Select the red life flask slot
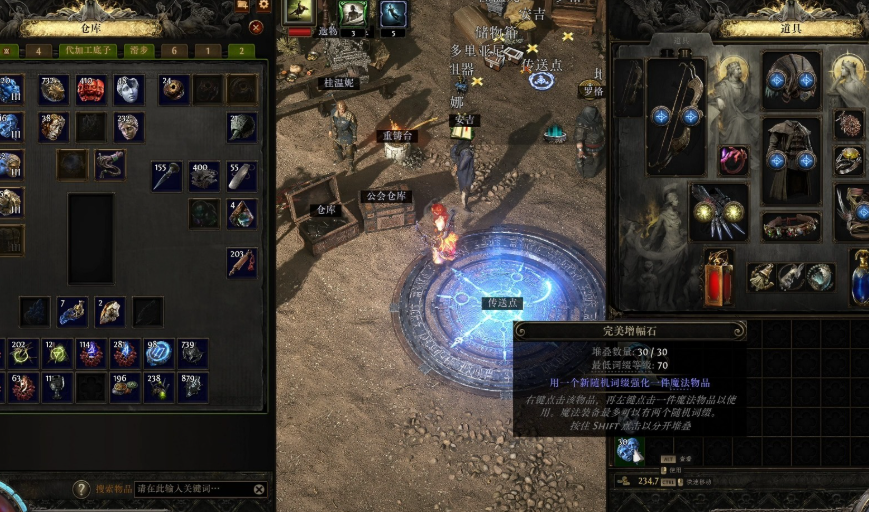Viewport: 869px width, 512px height. [x=719, y=277]
